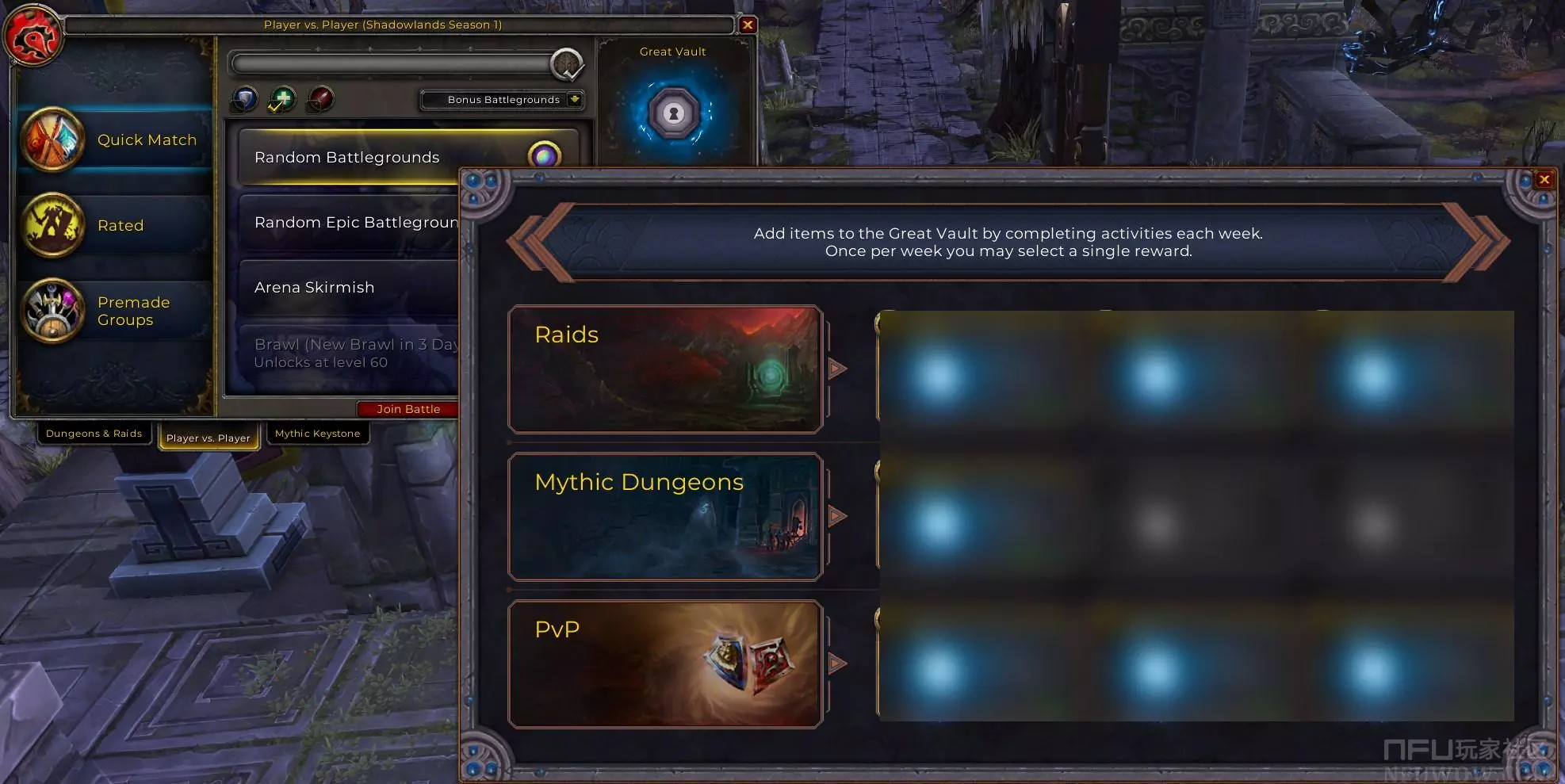Close the Great Vault rewards window

1544,180
